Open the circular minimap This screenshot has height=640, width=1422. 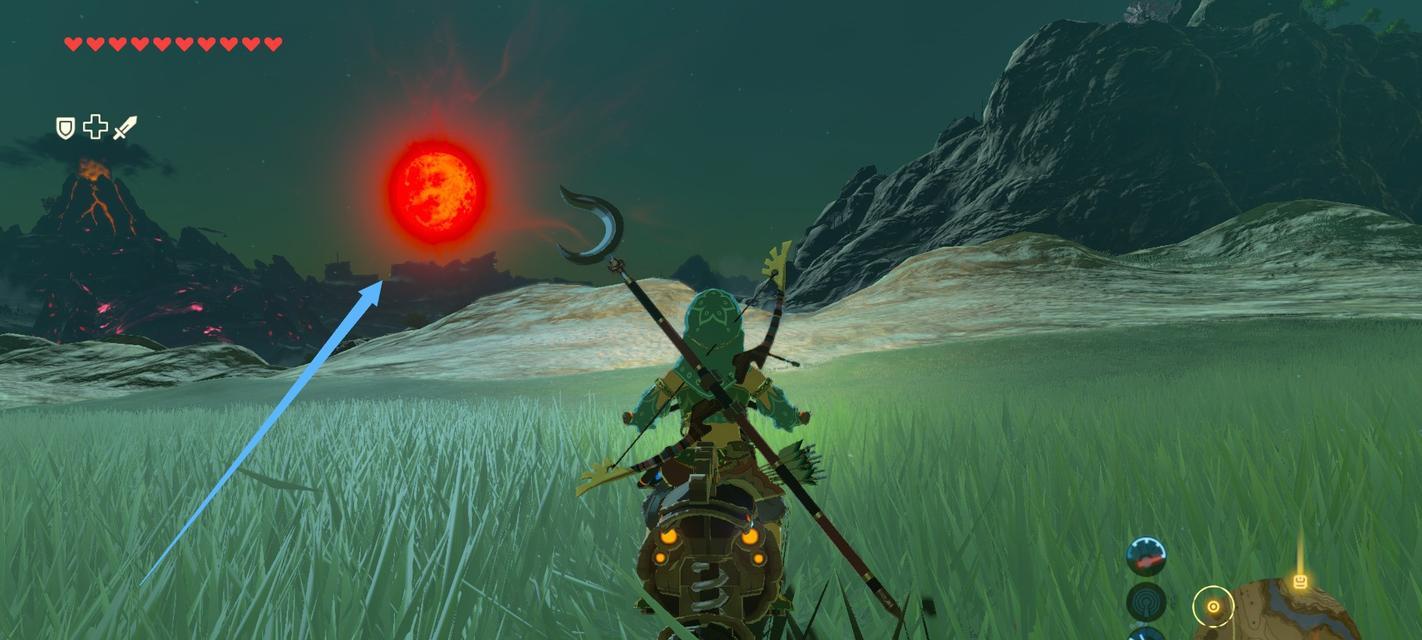1290,612
